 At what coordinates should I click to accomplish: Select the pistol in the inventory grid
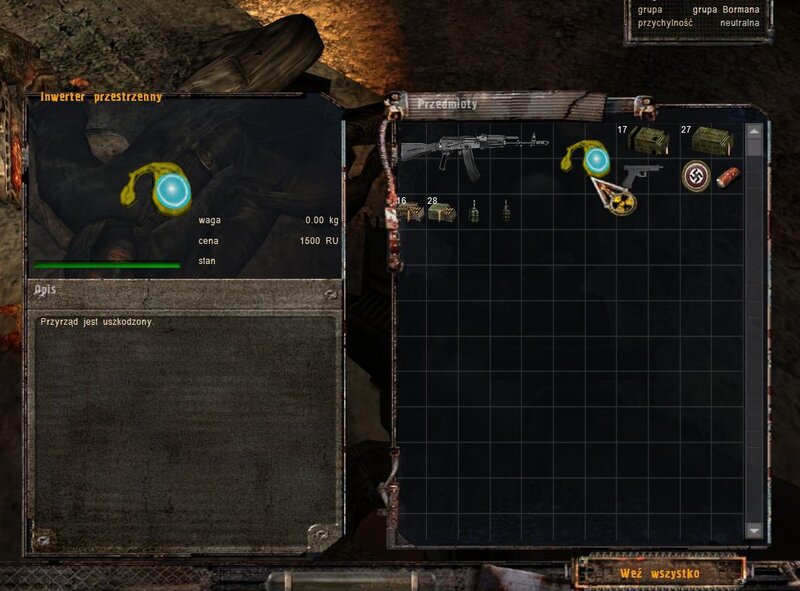642,173
